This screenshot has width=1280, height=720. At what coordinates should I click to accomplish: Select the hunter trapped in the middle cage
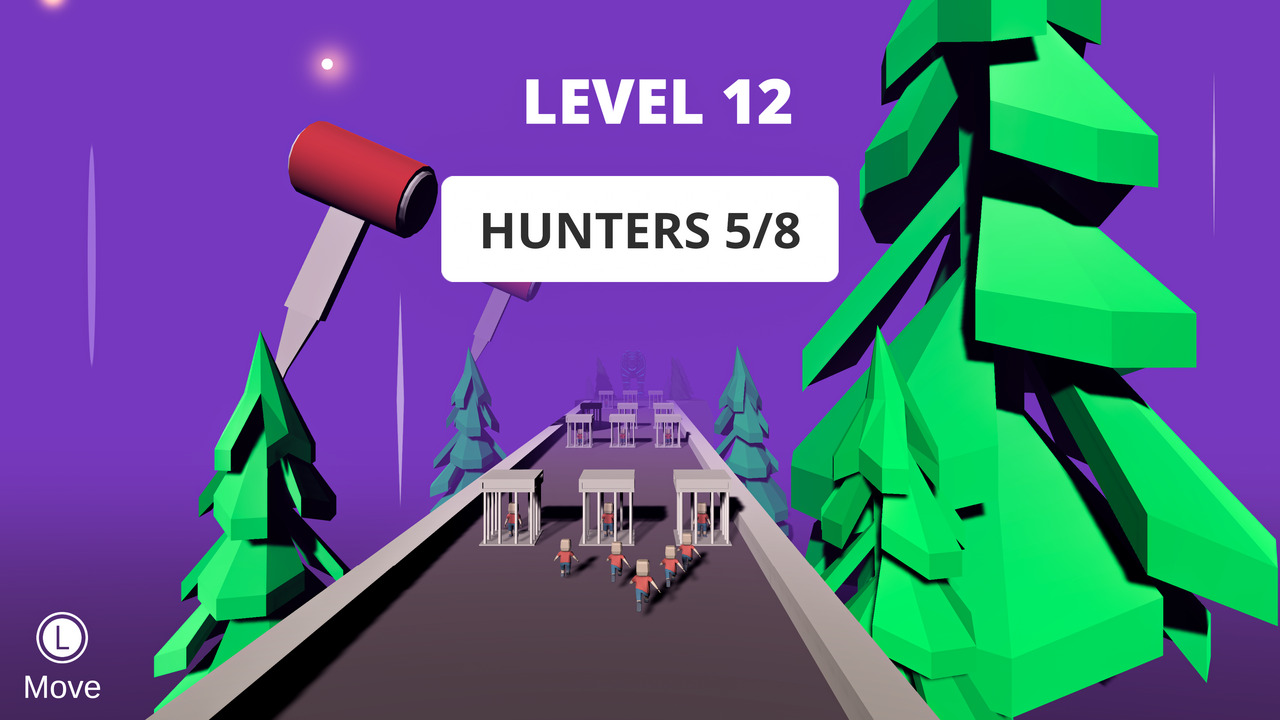pyautogui.click(x=608, y=520)
